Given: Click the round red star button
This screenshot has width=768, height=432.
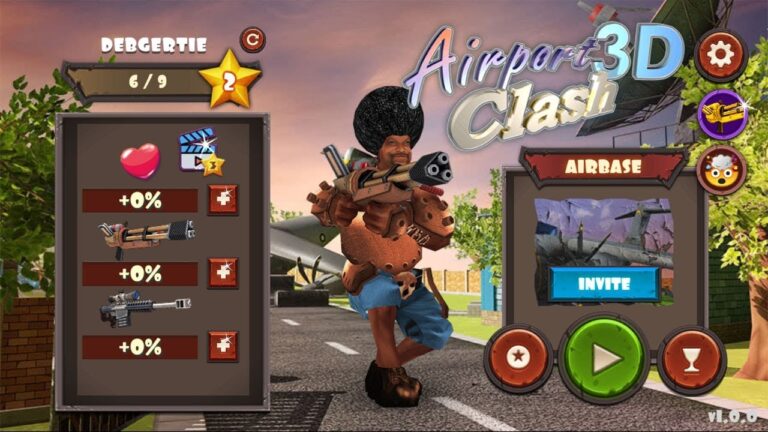Looking at the screenshot, I should (x=518, y=359).
